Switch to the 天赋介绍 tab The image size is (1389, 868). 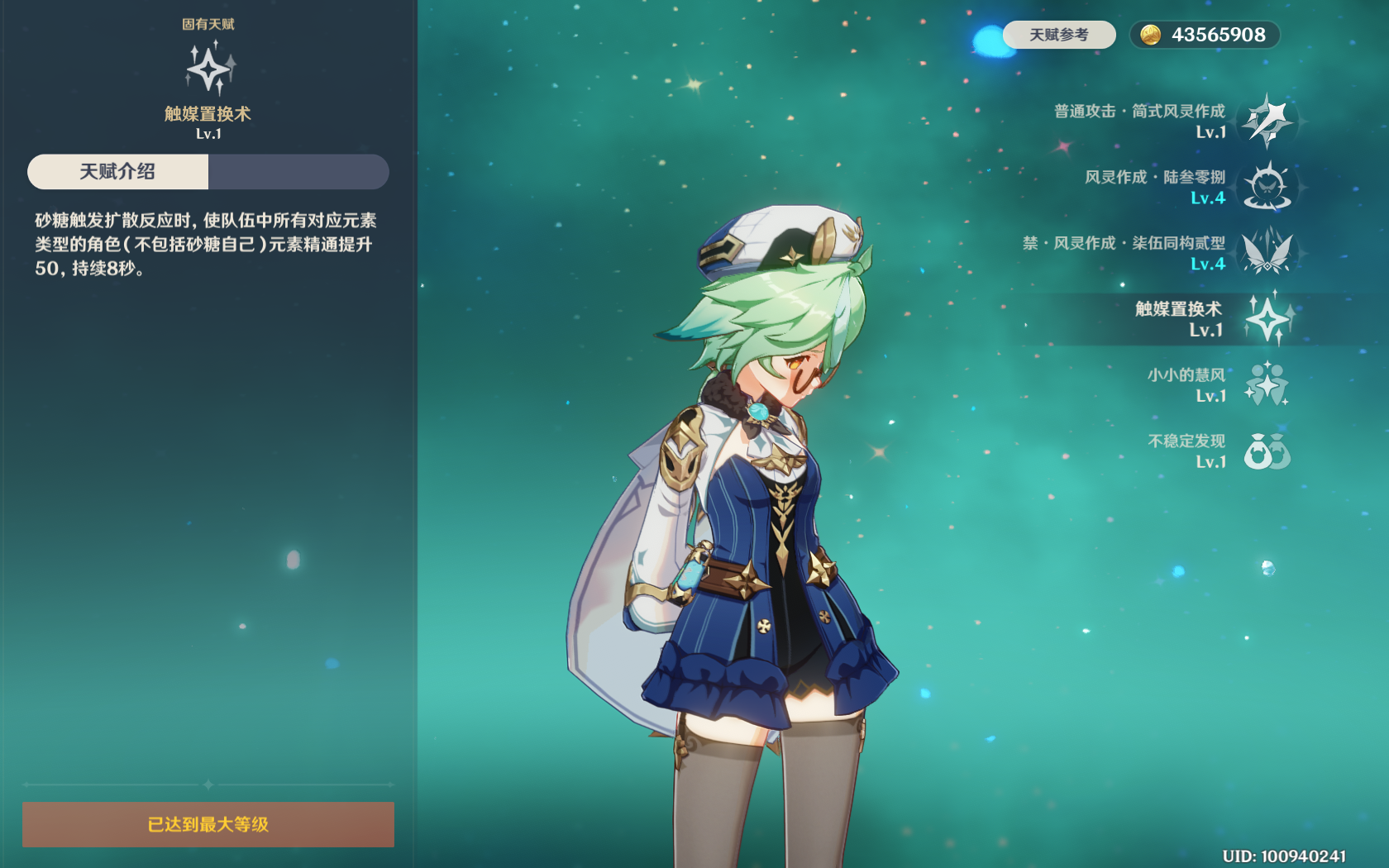click(x=117, y=172)
